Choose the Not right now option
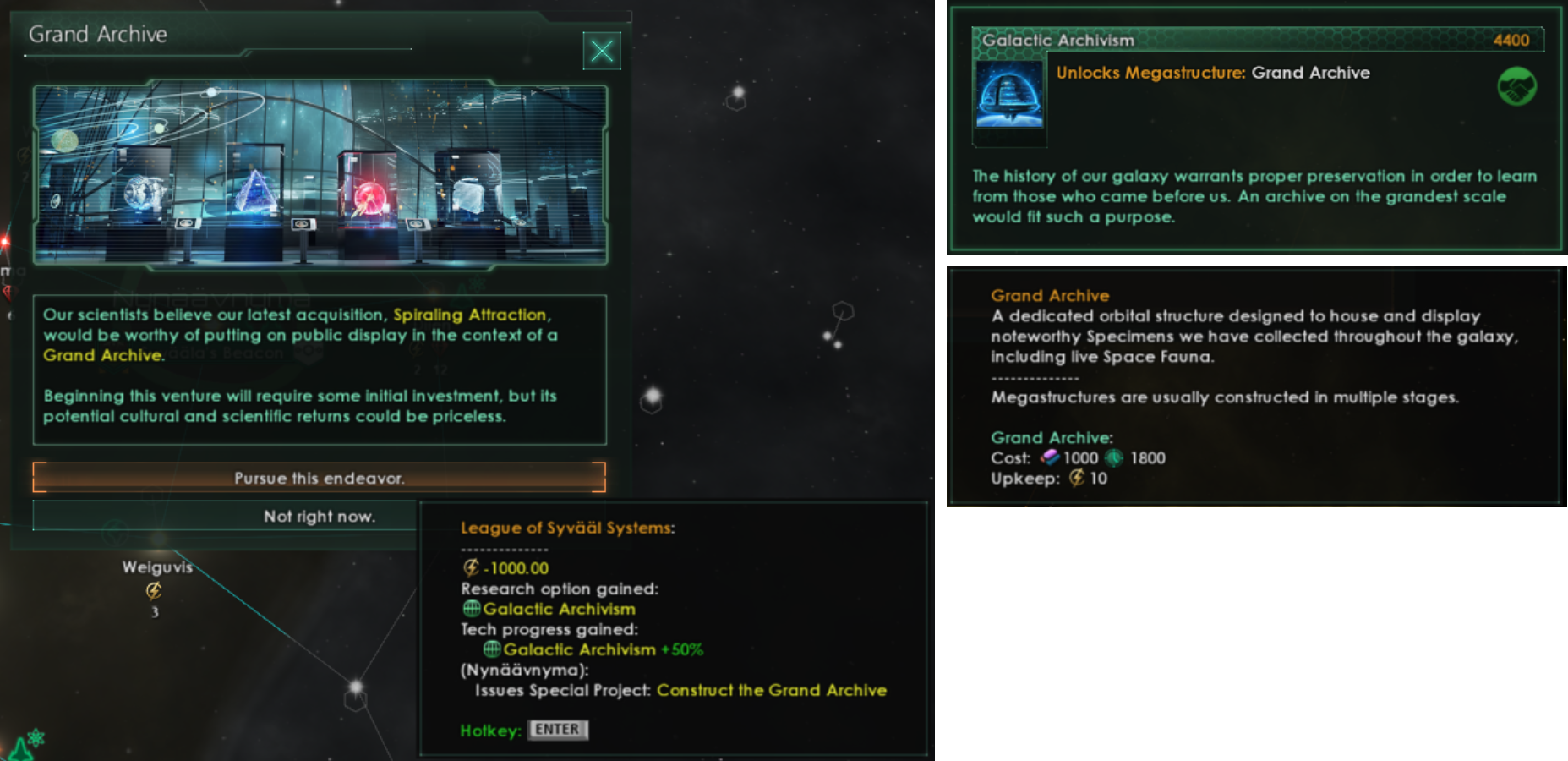The image size is (1568, 761). click(319, 516)
